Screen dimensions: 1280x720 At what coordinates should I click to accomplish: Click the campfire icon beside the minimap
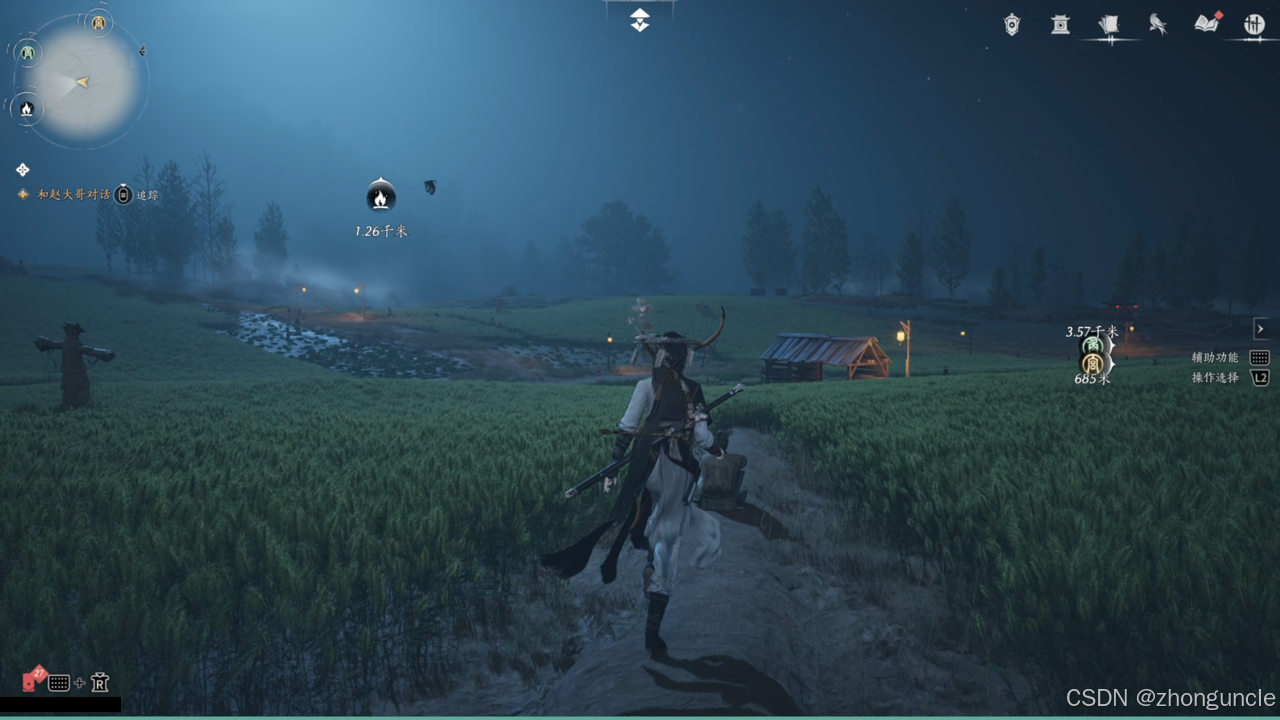26,109
